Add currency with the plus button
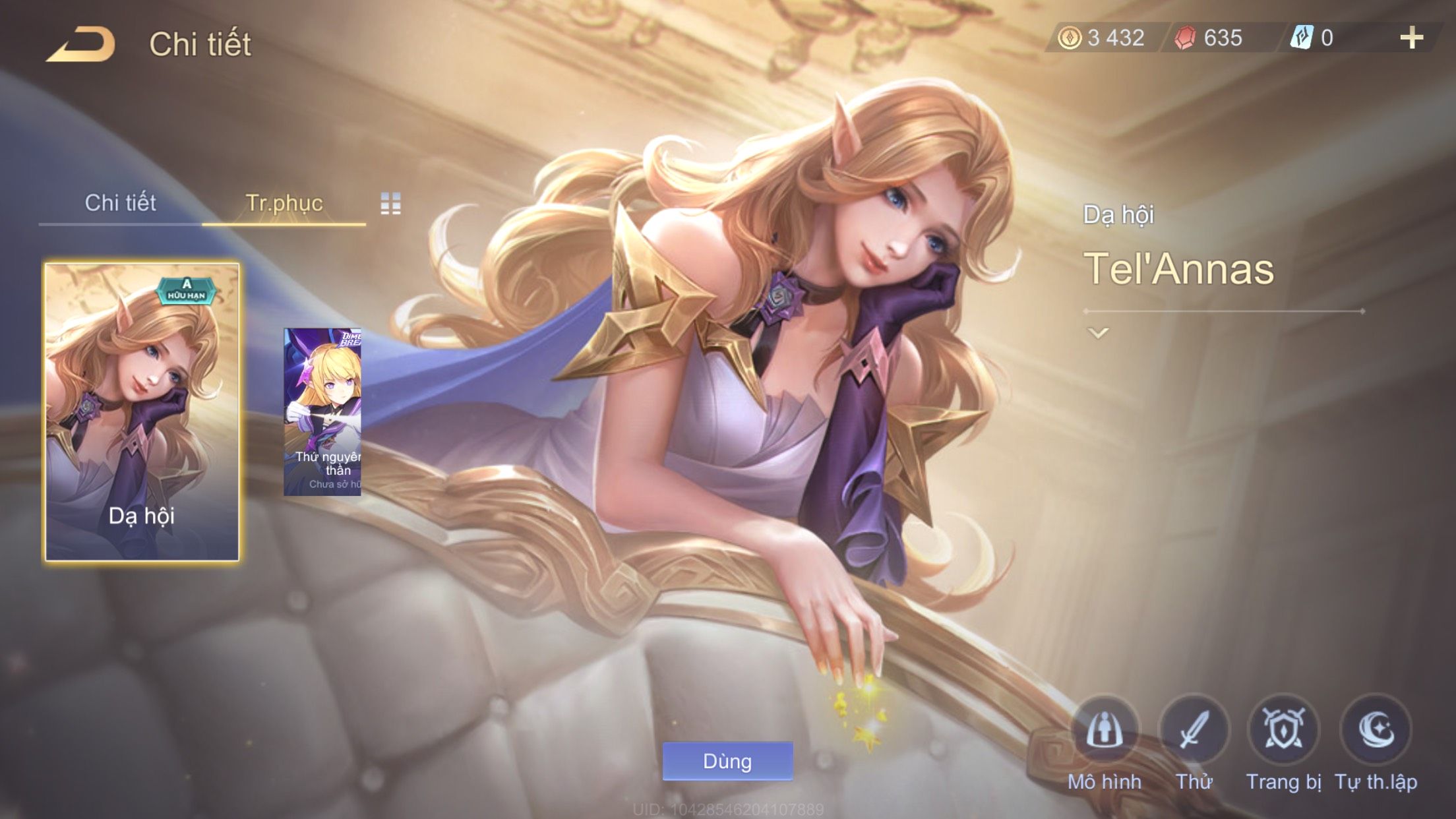 (1411, 38)
